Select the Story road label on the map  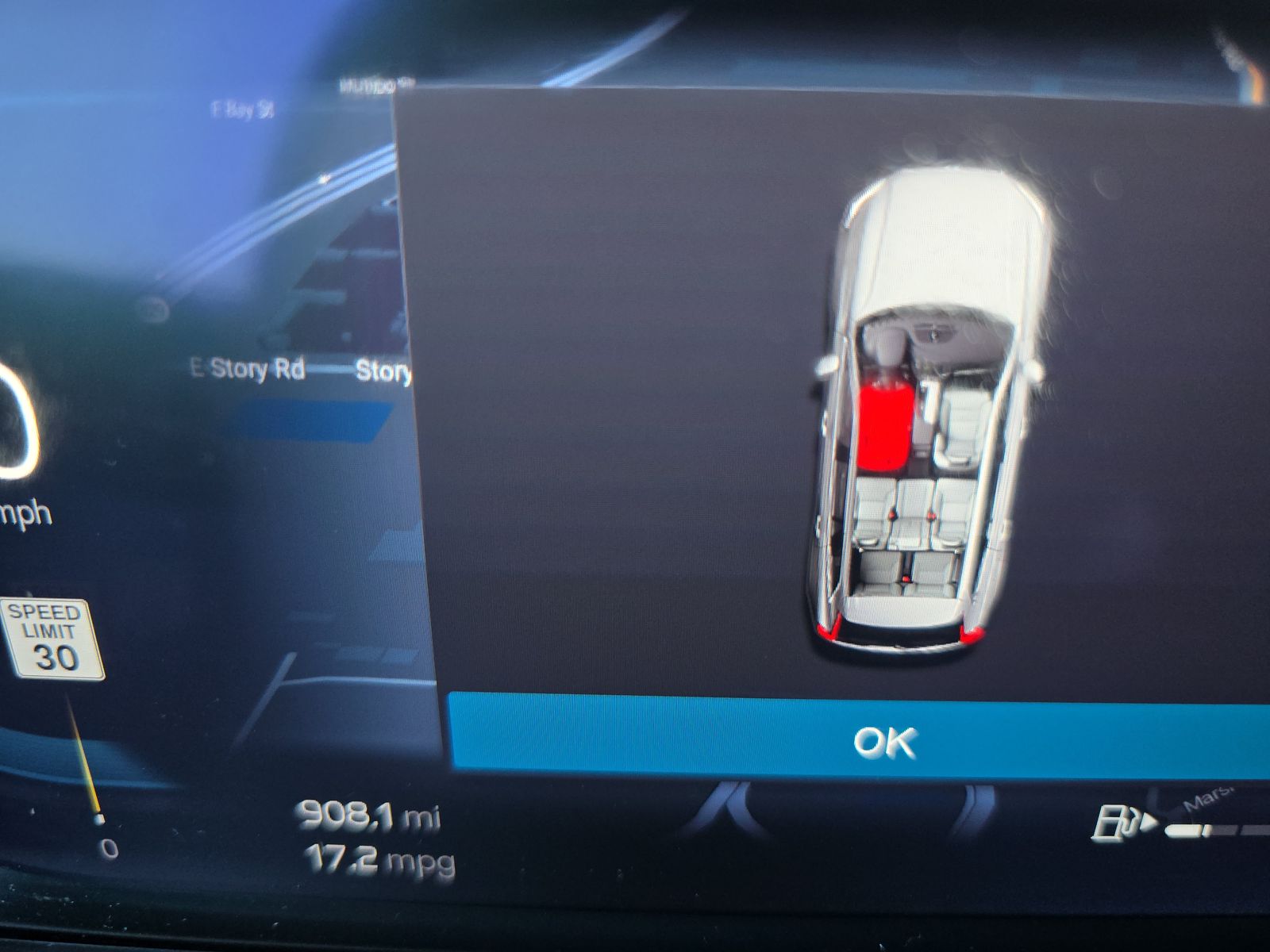click(383, 367)
